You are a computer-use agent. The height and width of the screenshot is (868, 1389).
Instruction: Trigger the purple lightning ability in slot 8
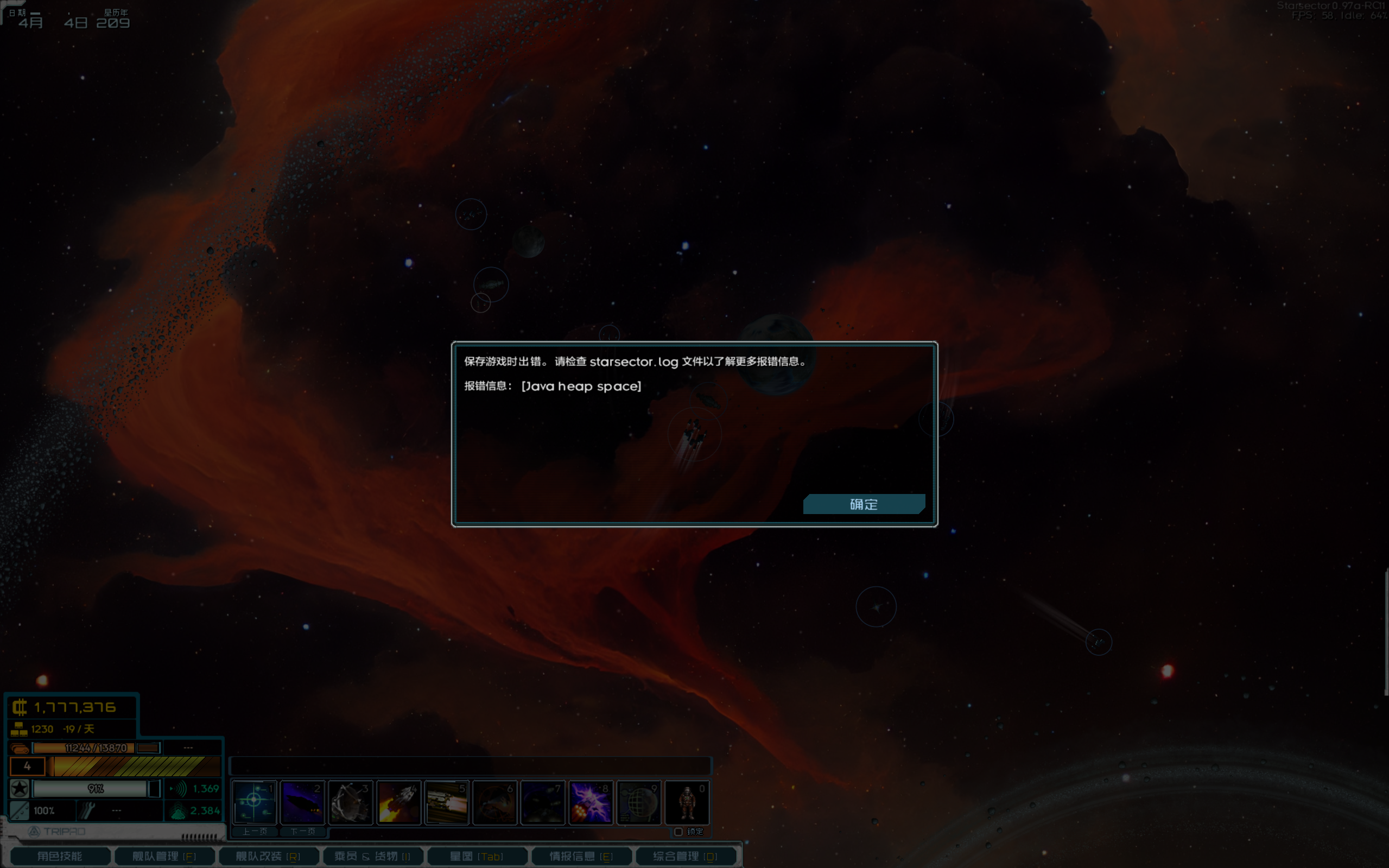[x=591, y=802]
